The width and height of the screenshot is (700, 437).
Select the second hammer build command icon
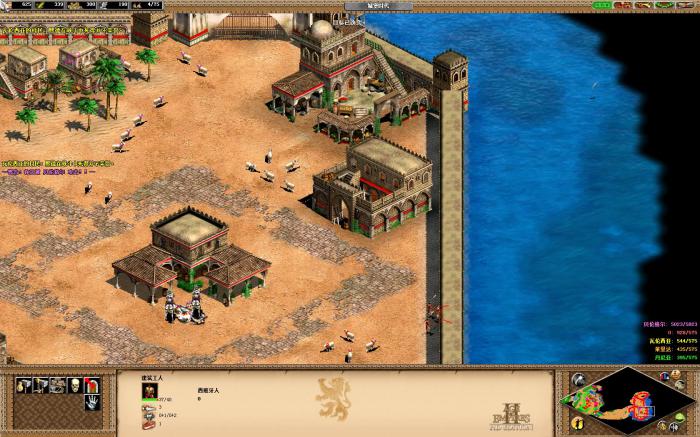pyautogui.click(x=39, y=385)
